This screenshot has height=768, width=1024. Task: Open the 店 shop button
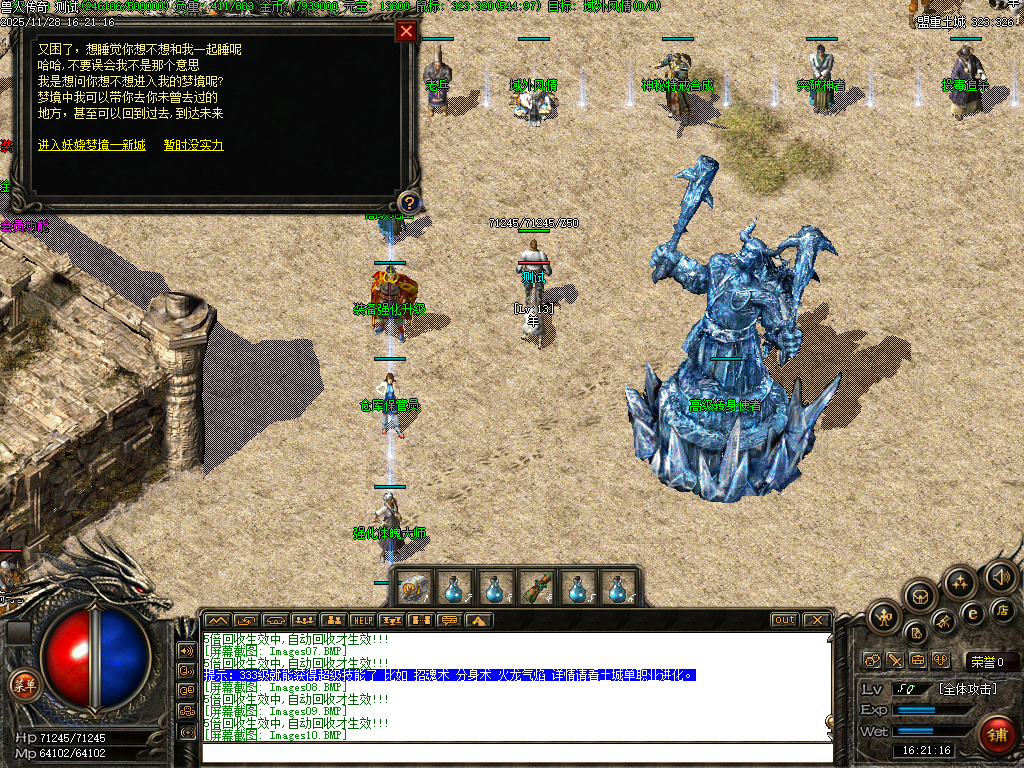[x=1004, y=609]
